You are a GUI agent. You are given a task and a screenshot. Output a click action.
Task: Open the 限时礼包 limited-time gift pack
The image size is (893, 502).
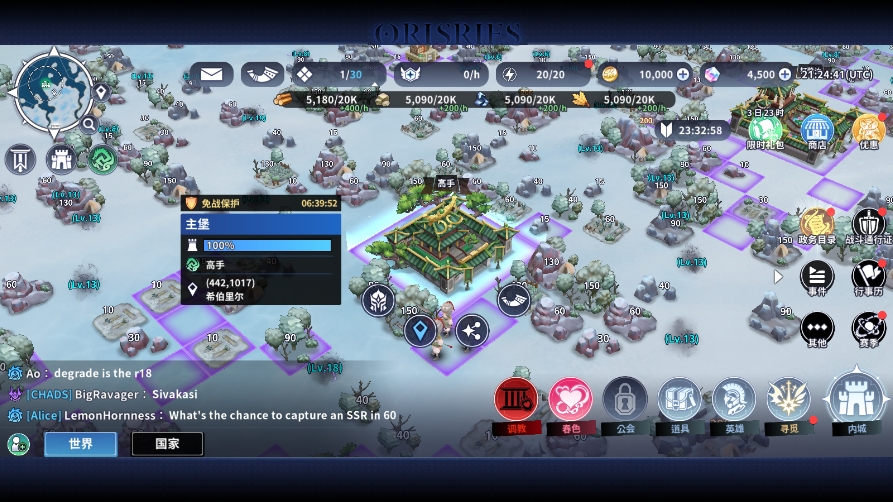(x=765, y=131)
